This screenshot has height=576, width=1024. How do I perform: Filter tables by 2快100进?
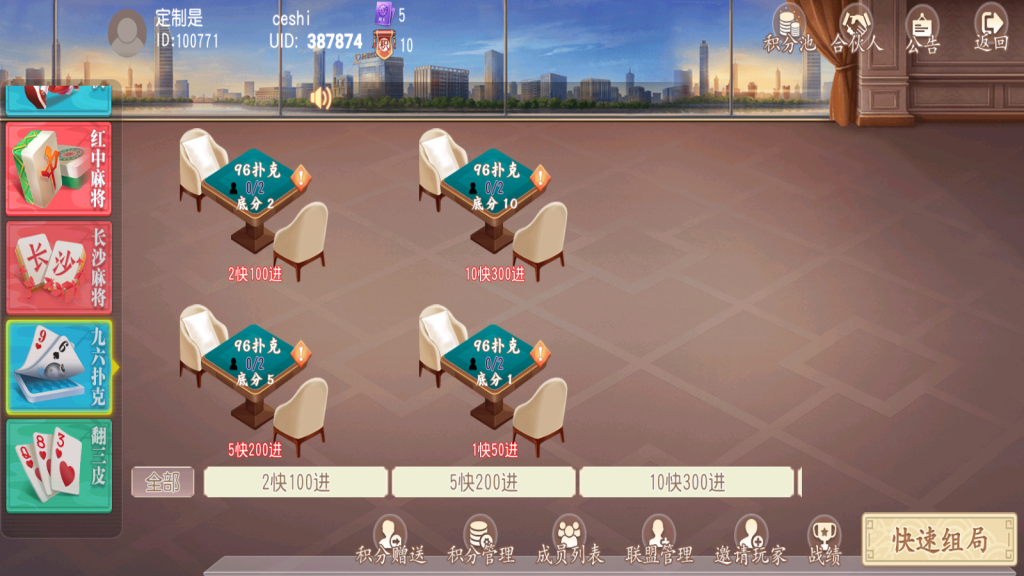(x=295, y=482)
